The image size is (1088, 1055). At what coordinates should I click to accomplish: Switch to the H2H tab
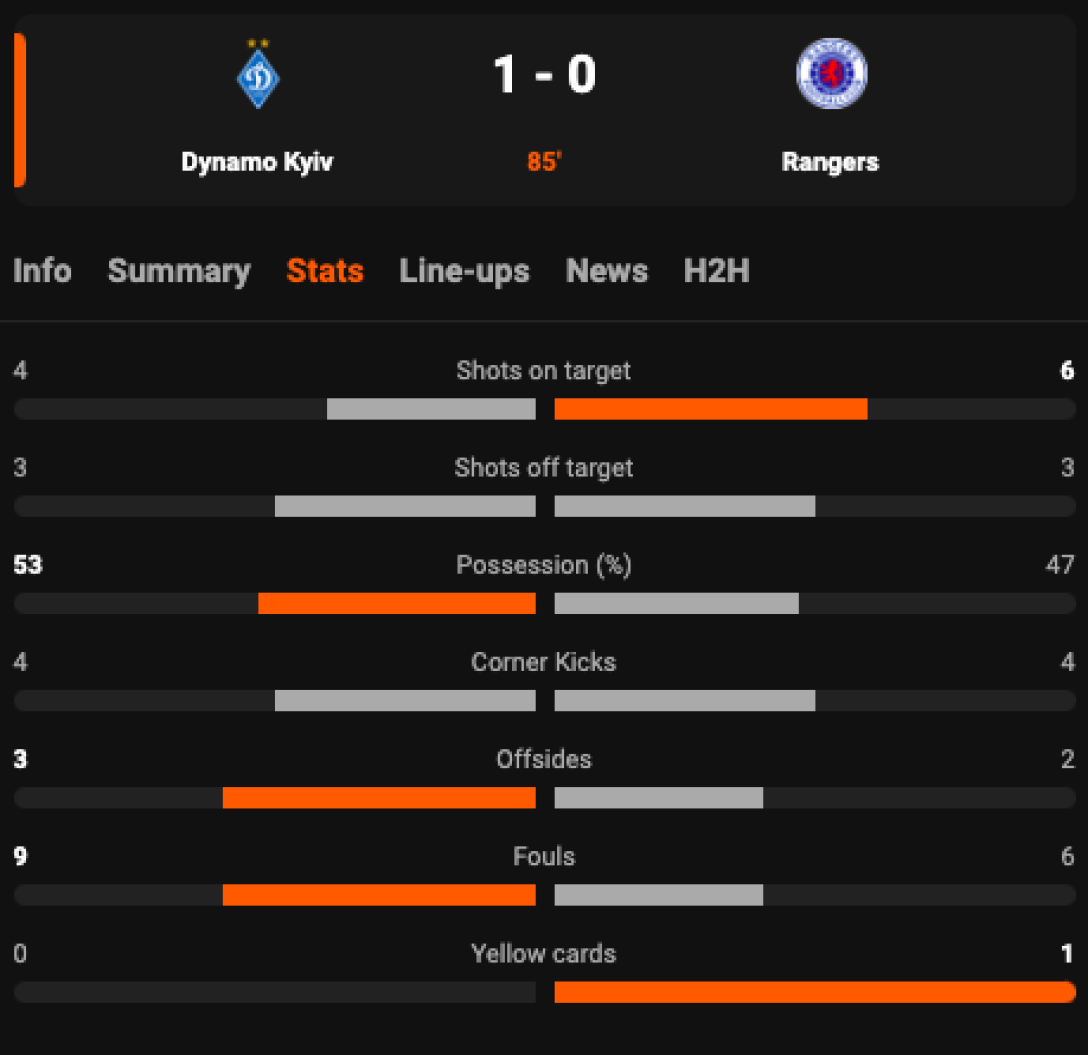coord(716,271)
